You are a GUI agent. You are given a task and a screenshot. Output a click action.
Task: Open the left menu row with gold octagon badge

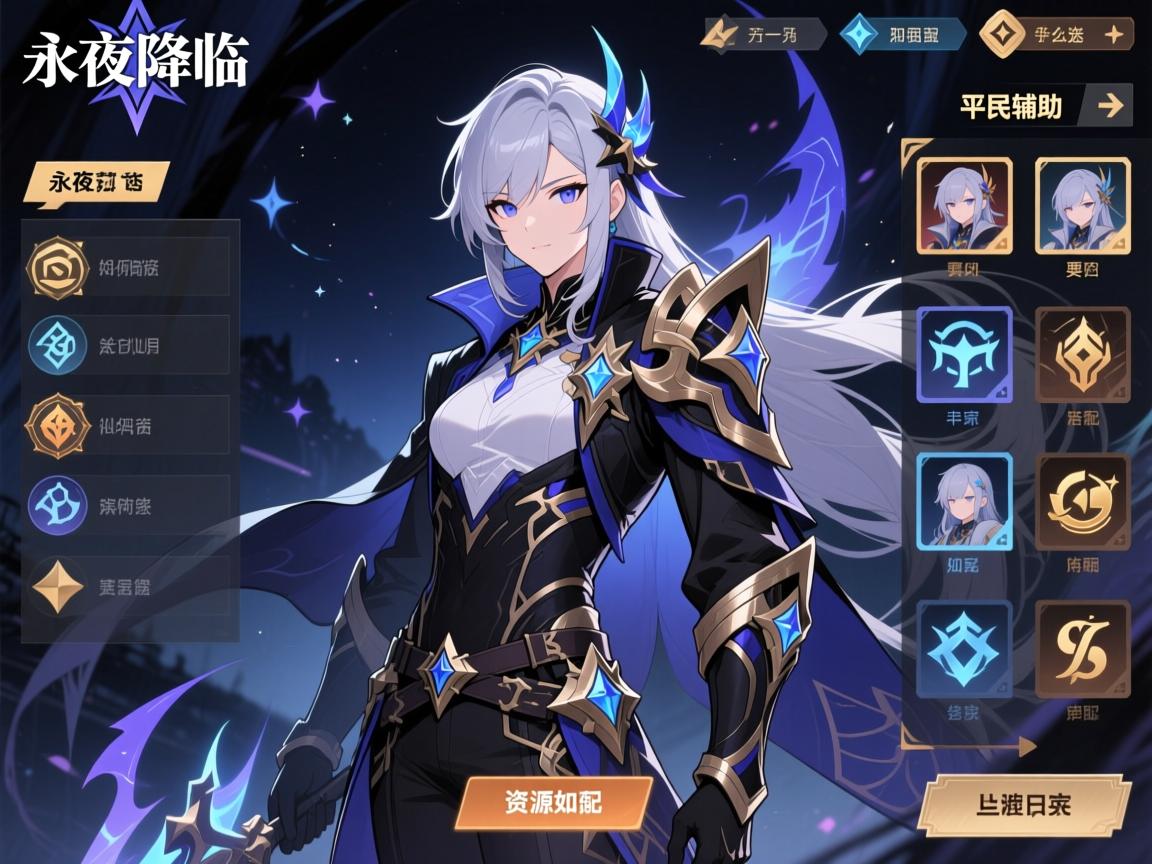pos(130,267)
